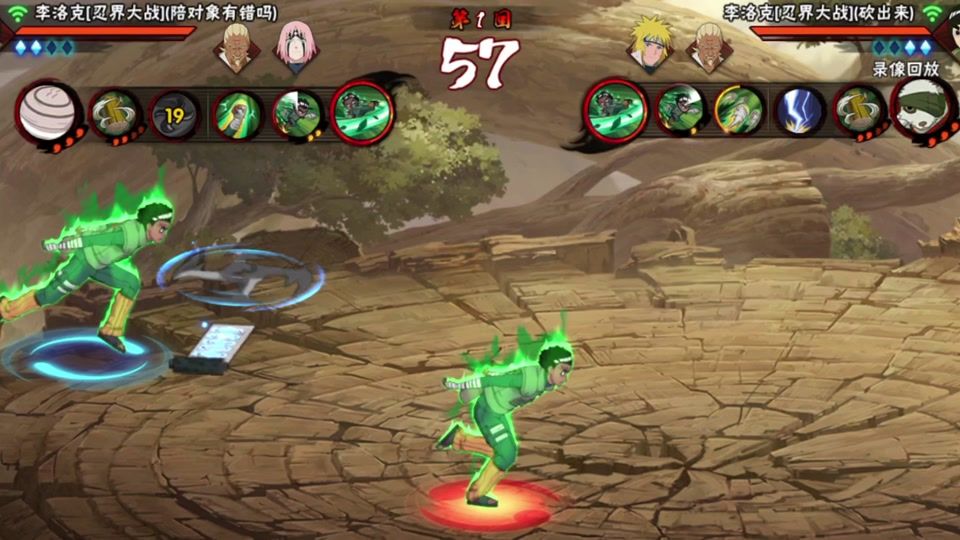Select the white bandaged ball summon icon
This screenshot has width=960, height=540.
(47, 111)
